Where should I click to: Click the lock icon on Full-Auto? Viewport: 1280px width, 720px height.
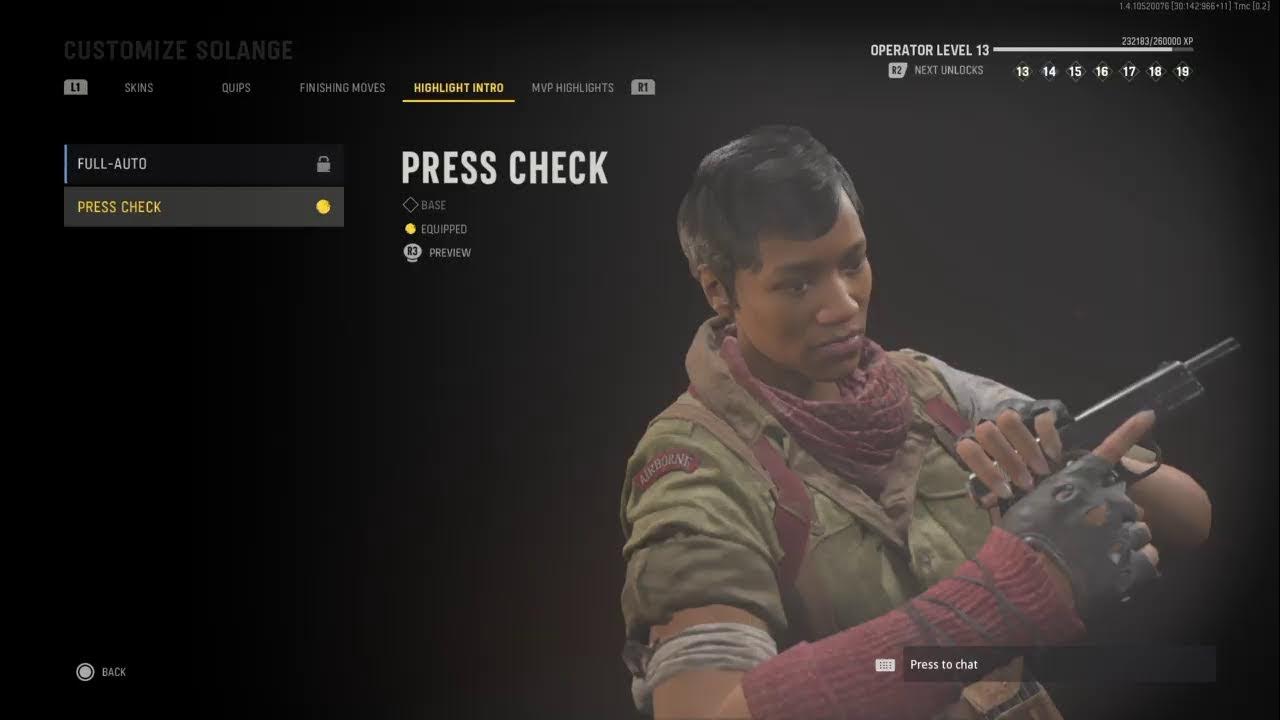pos(323,162)
